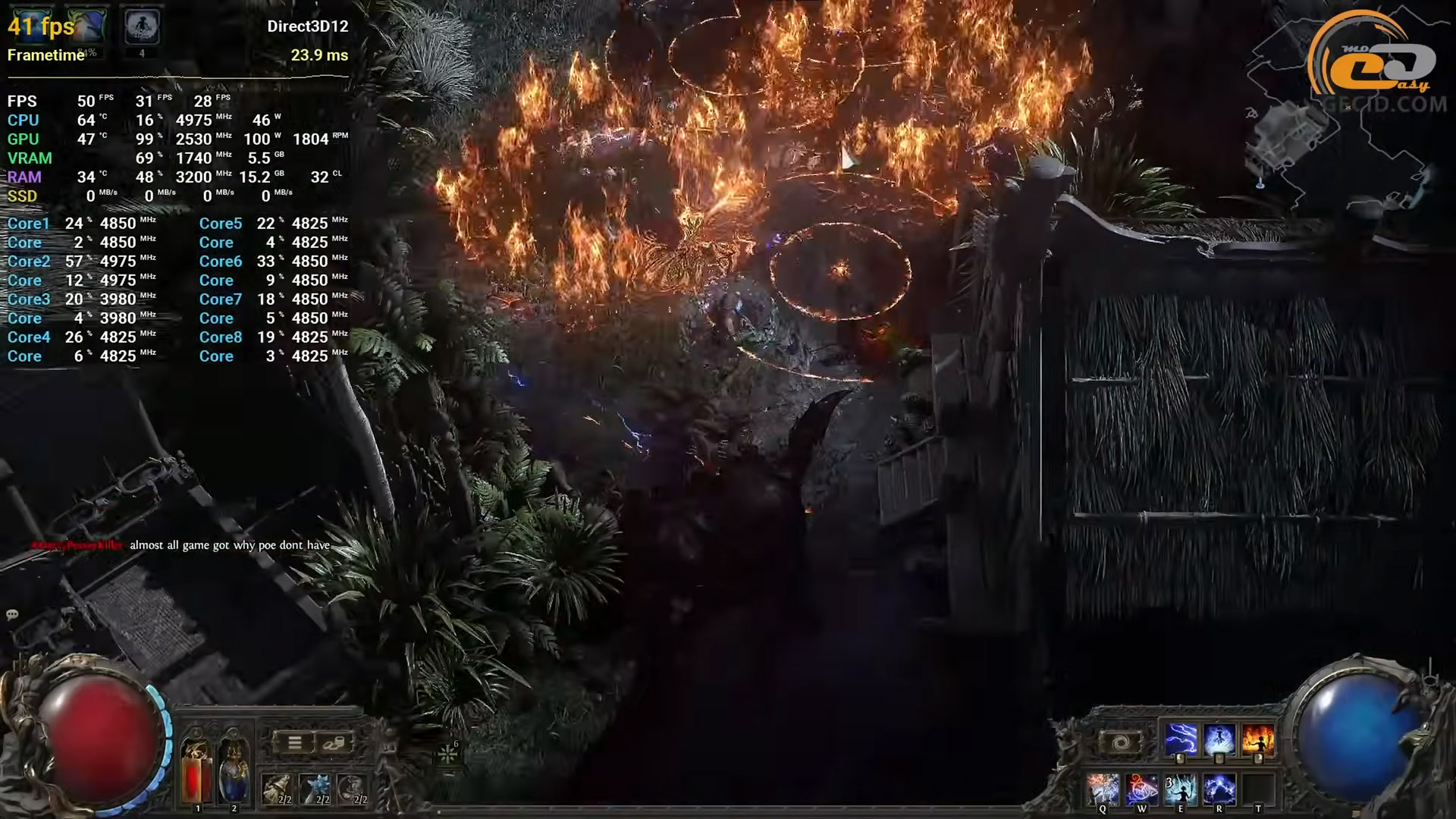Cast the R lightning orb skill

[x=1219, y=789]
